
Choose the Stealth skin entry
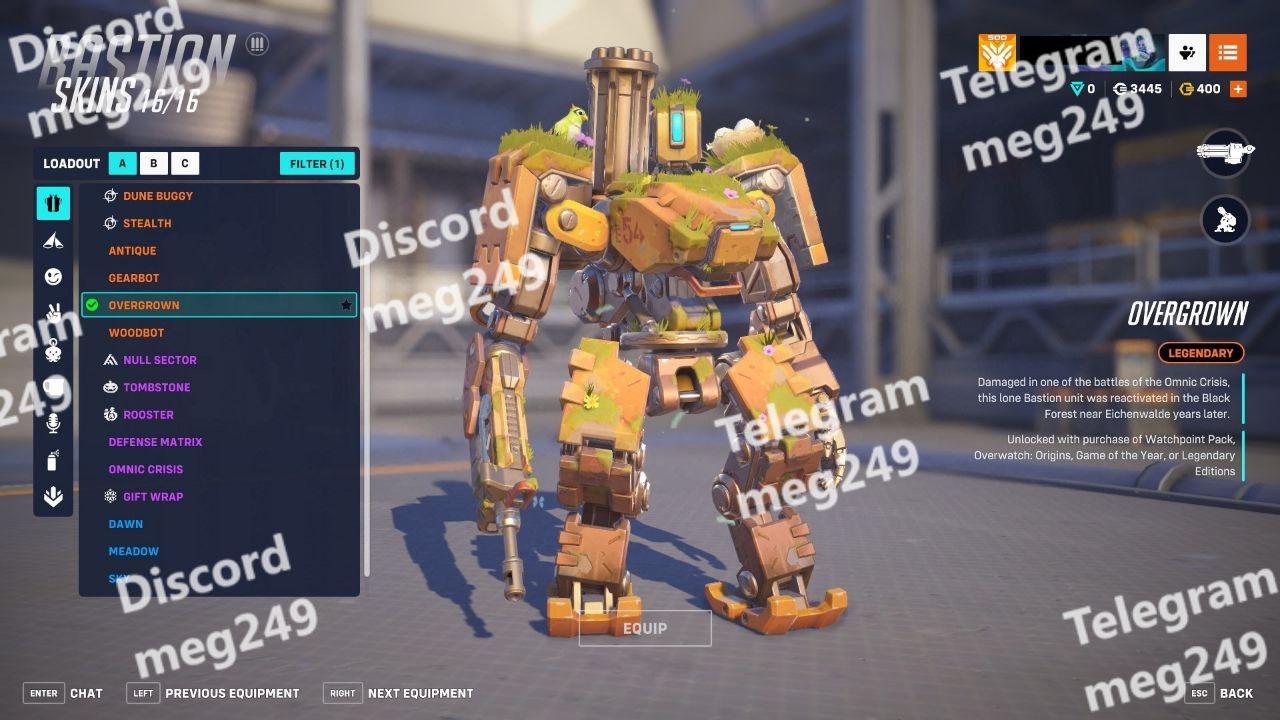(x=147, y=223)
